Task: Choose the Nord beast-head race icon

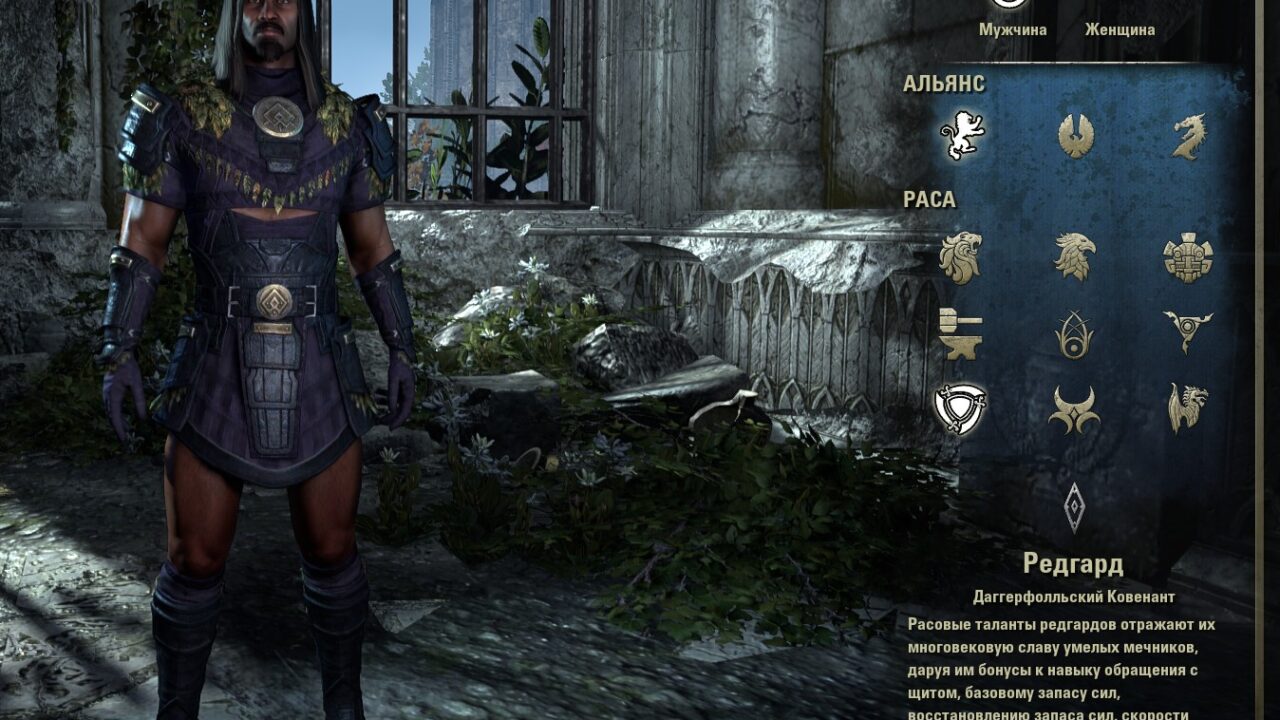Action: [x=1188, y=408]
